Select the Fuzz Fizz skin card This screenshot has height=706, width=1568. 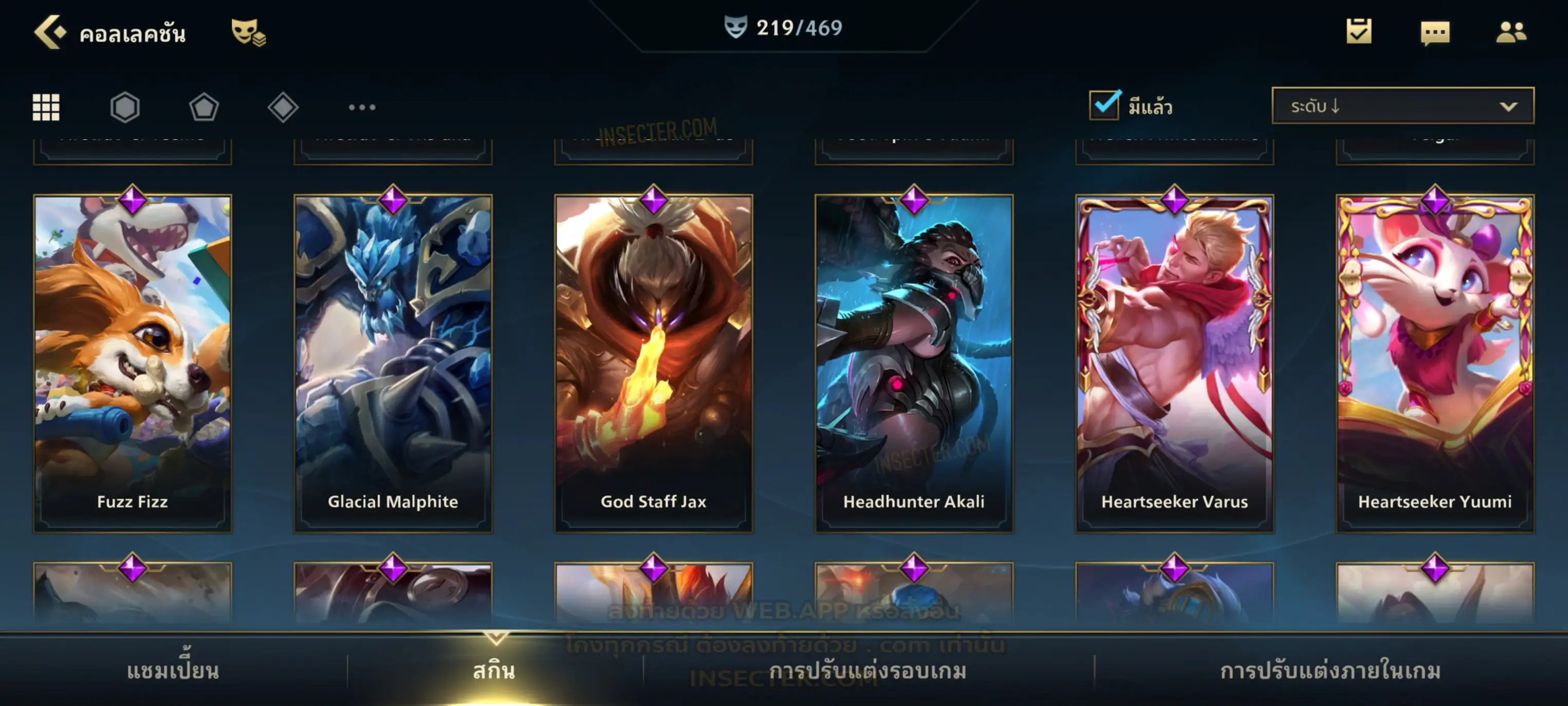pos(133,363)
